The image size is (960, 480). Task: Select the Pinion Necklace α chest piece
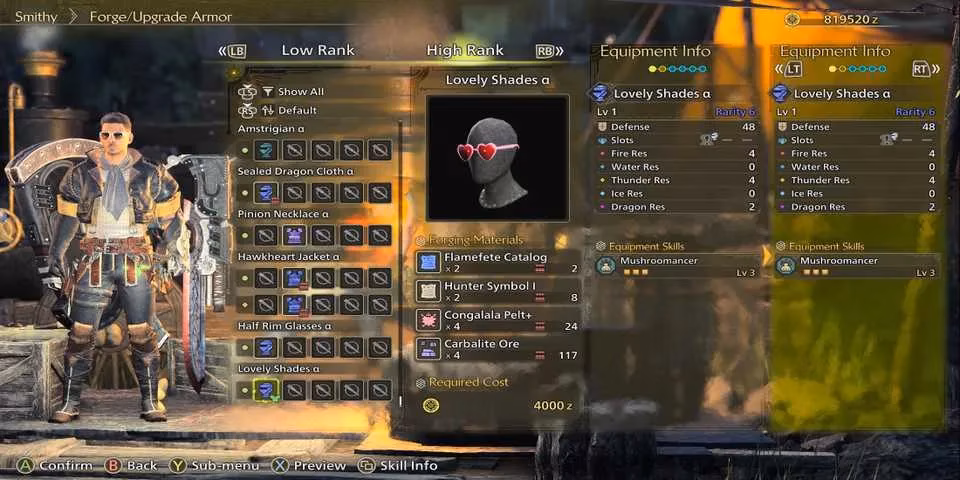pos(294,235)
